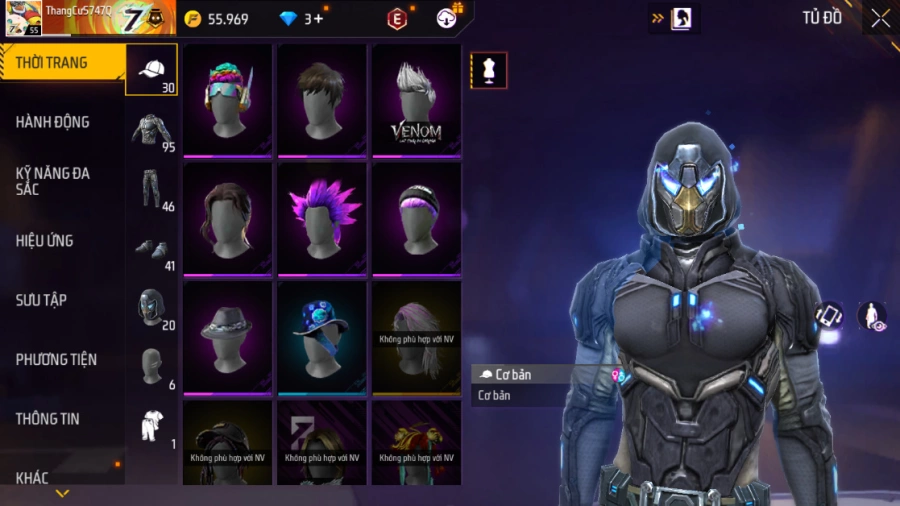Open Kỹ Năng Đa Sắc menu
900x506 pixels.
click(x=53, y=181)
